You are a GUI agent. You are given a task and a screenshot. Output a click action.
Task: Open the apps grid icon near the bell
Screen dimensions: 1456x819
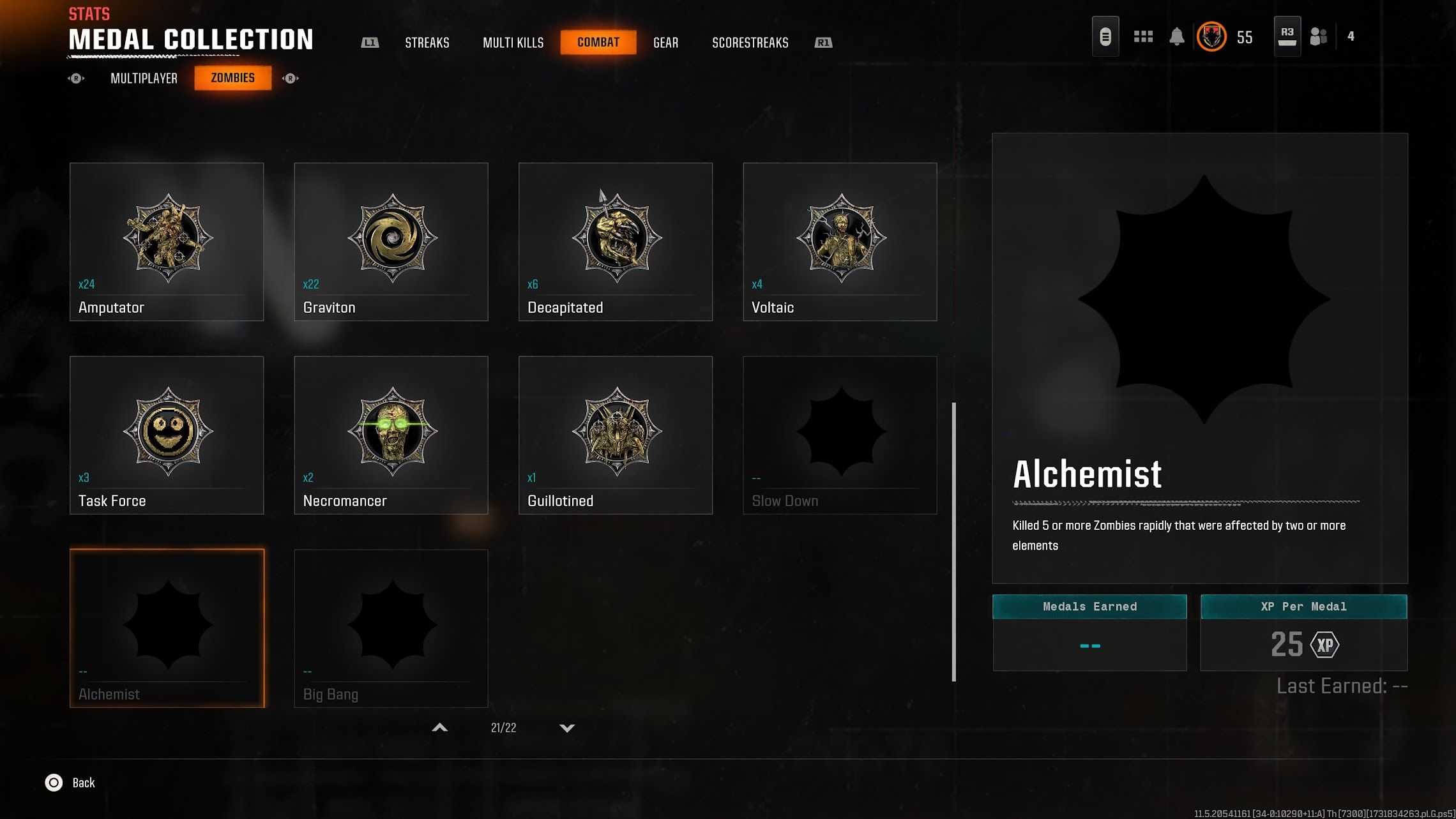pos(1143,36)
